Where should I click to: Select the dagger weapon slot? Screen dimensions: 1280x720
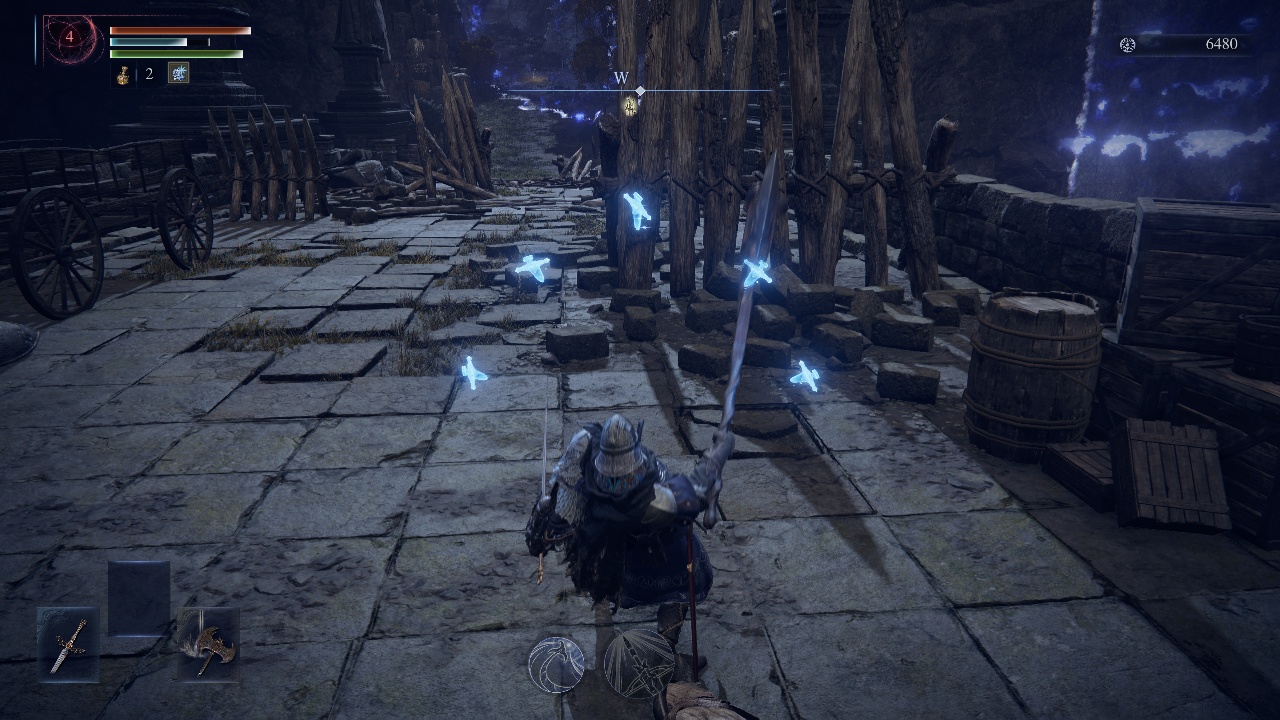click(69, 643)
